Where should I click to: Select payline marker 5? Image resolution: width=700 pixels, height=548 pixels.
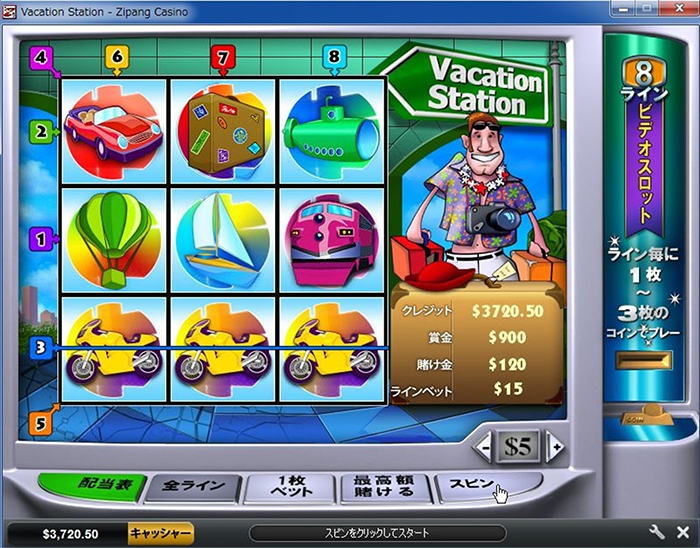click(41, 422)
